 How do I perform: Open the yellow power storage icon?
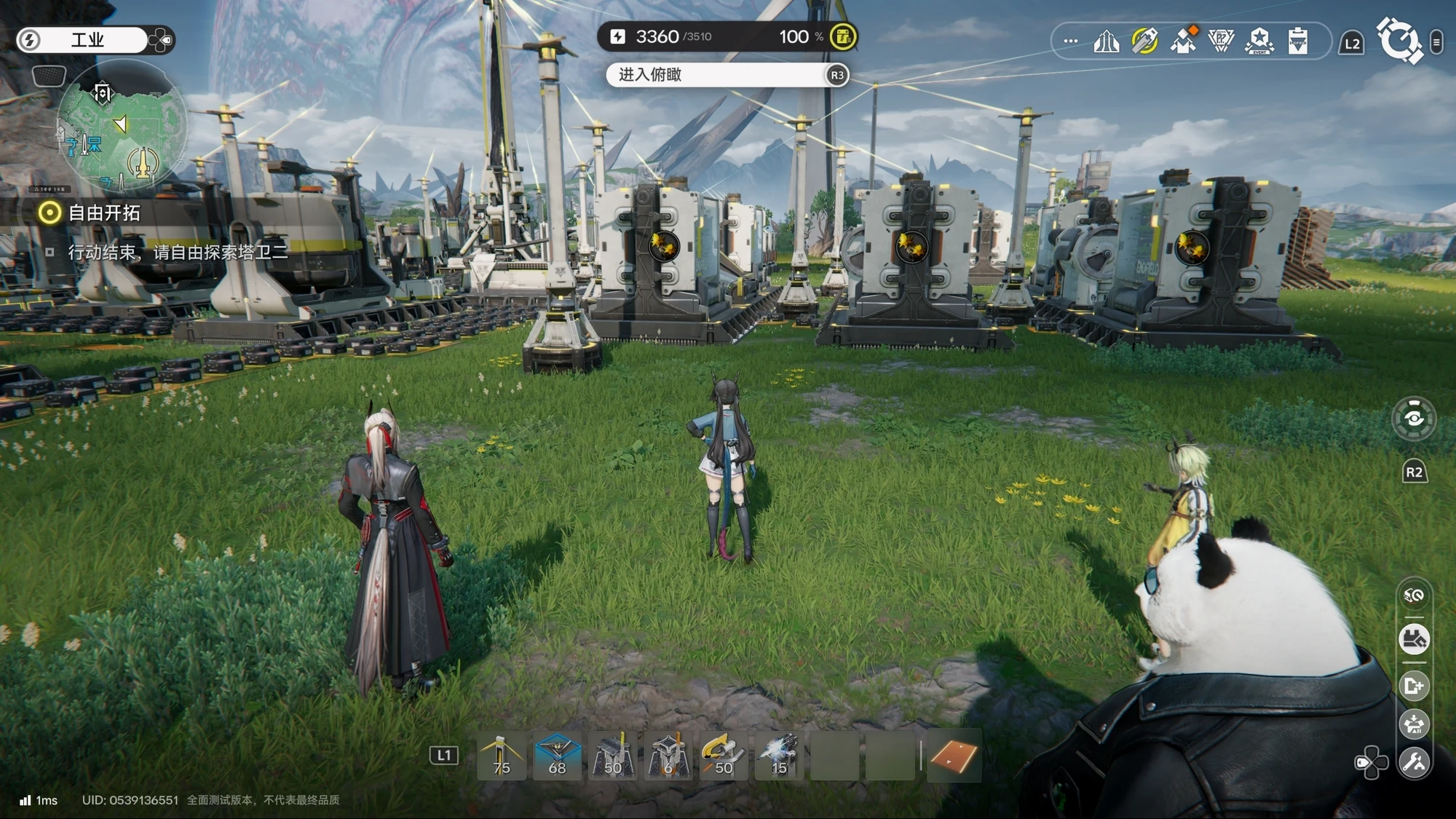(843, 36)
